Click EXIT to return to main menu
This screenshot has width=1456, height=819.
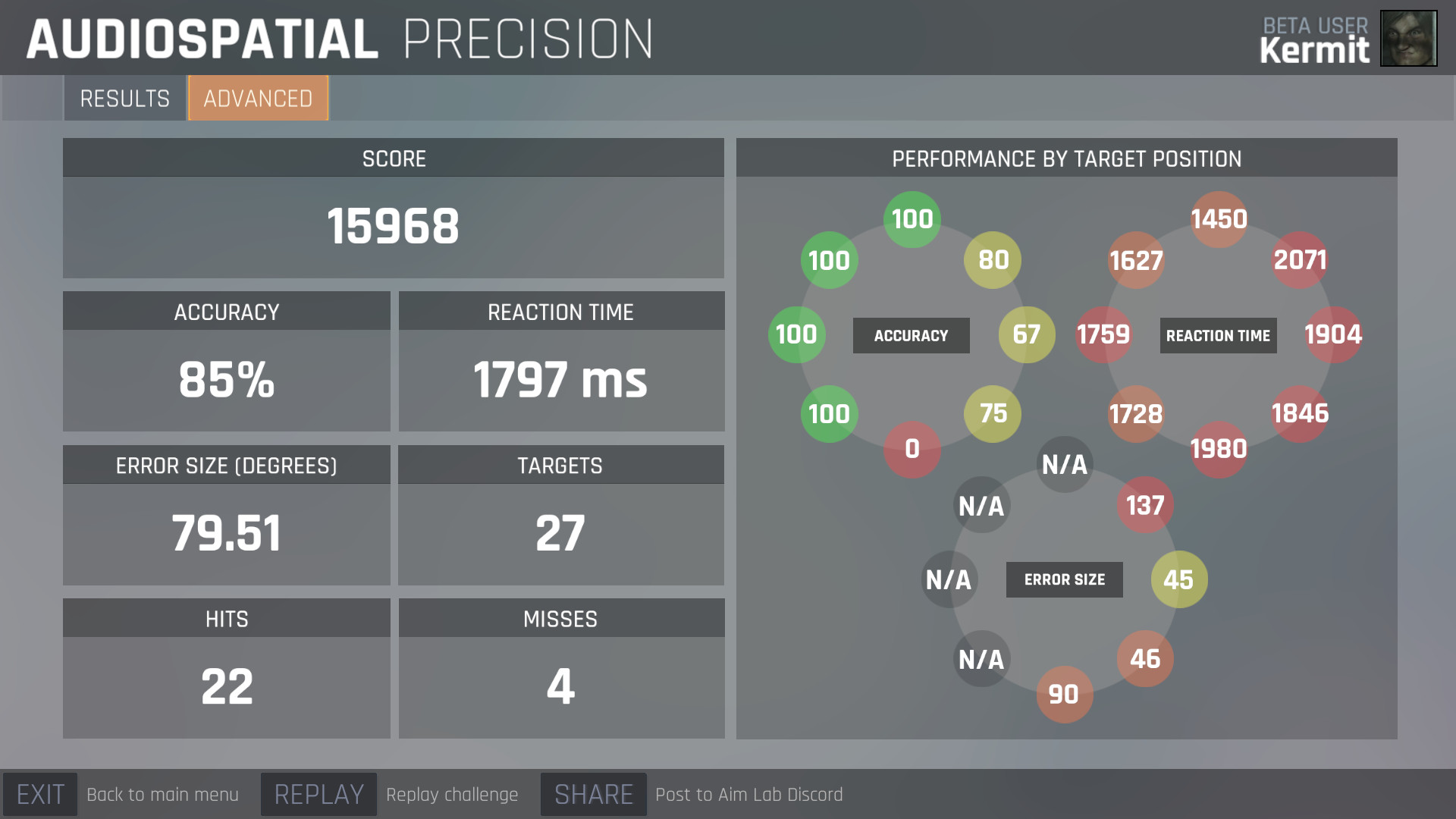pyautogui.click(x=41, y=794)
